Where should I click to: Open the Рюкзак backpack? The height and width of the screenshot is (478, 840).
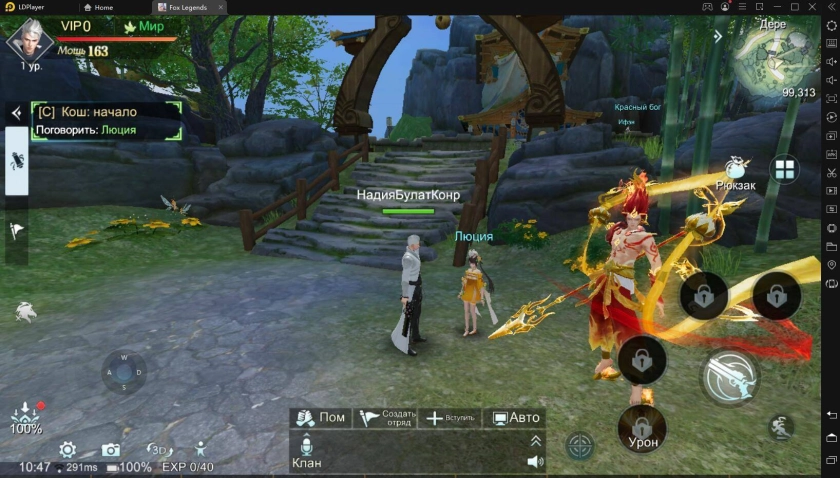736,170
